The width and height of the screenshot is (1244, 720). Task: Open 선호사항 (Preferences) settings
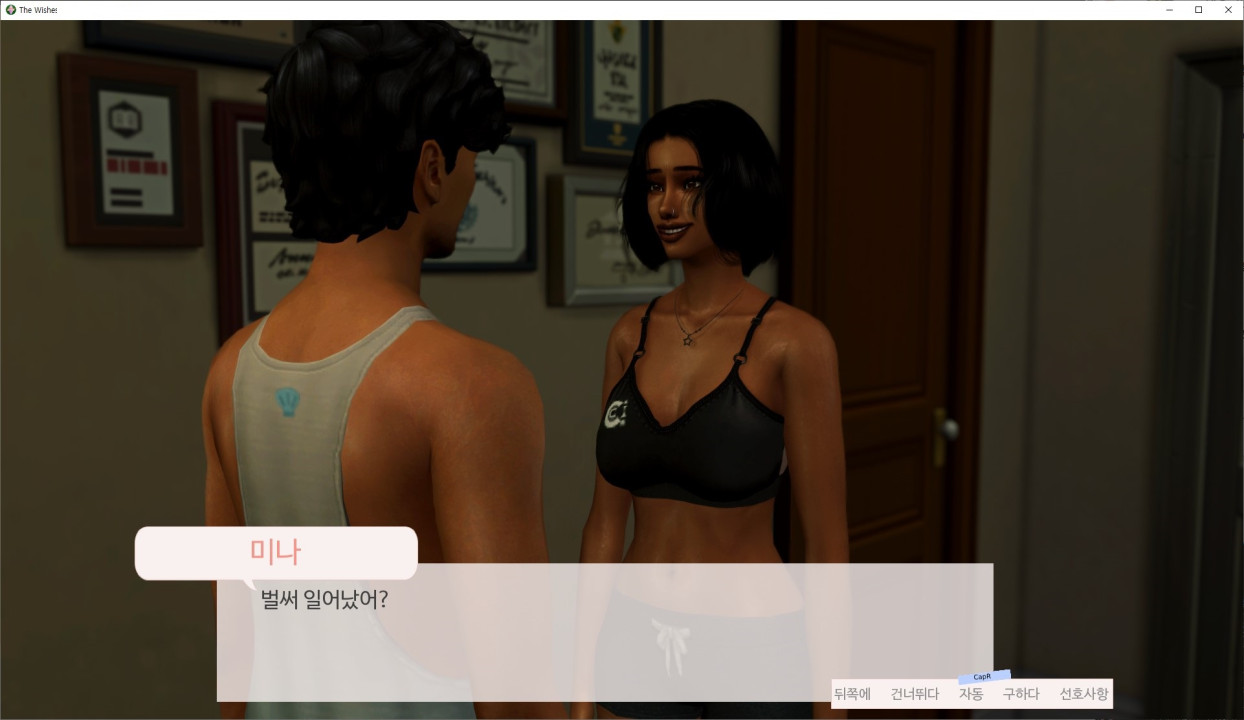[1084, 694]
